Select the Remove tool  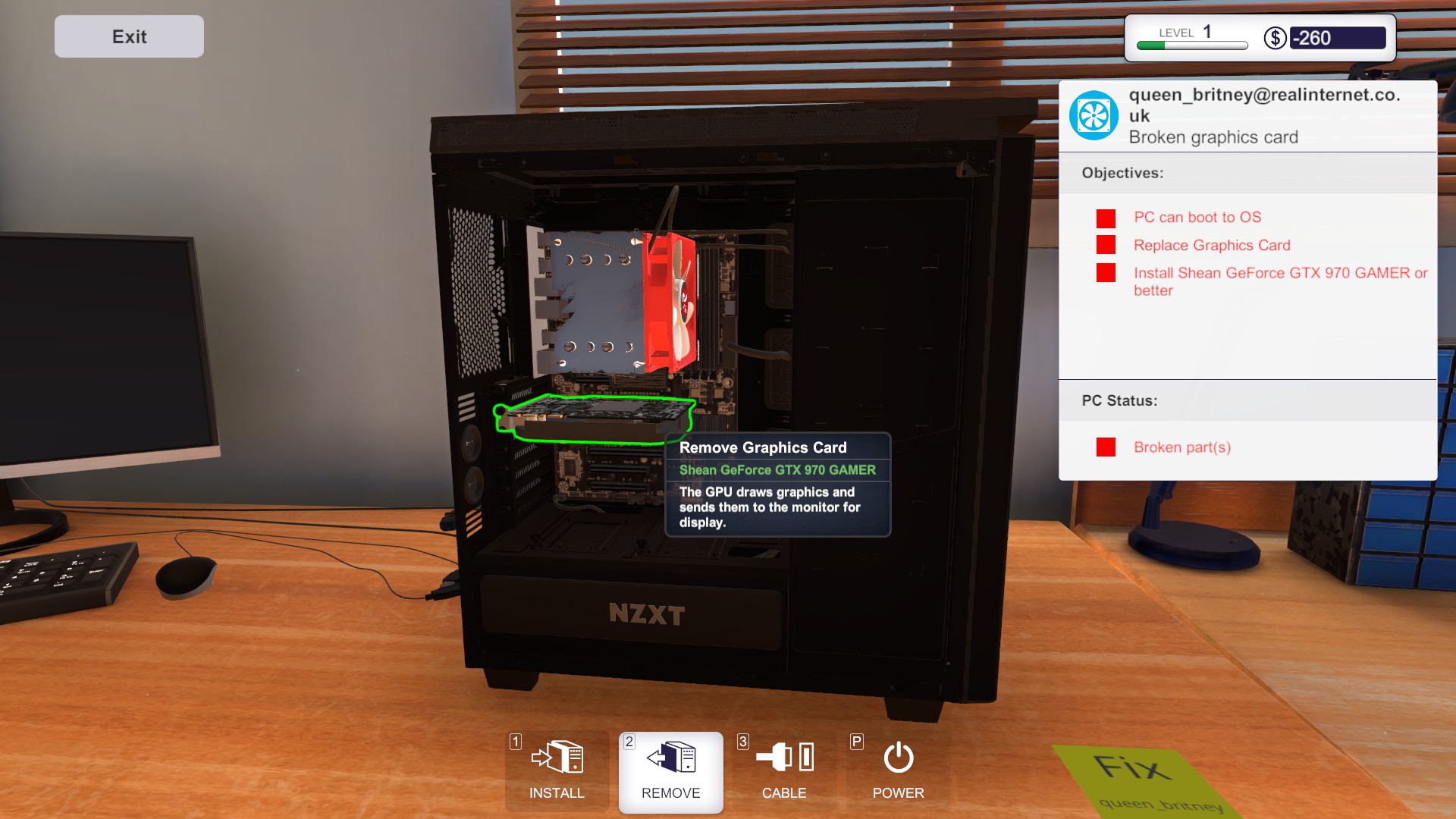click(670, 772)
